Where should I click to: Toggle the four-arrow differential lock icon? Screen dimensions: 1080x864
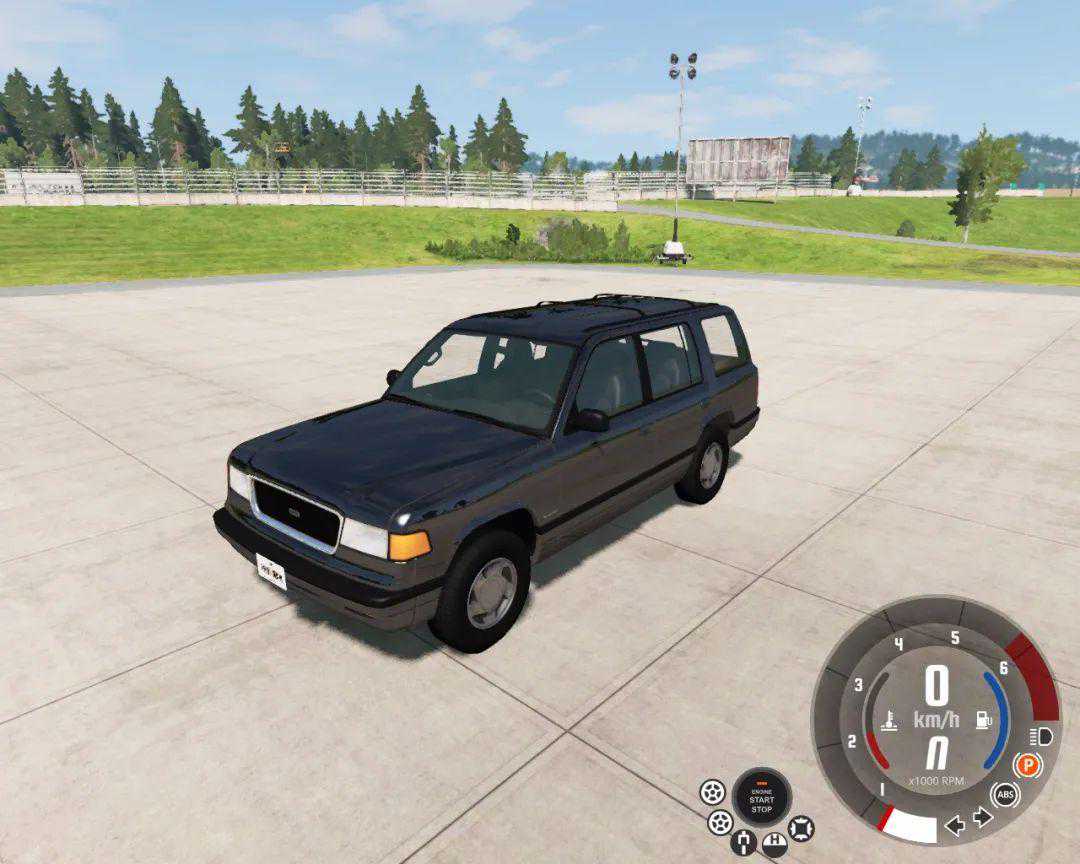point(801,828)
